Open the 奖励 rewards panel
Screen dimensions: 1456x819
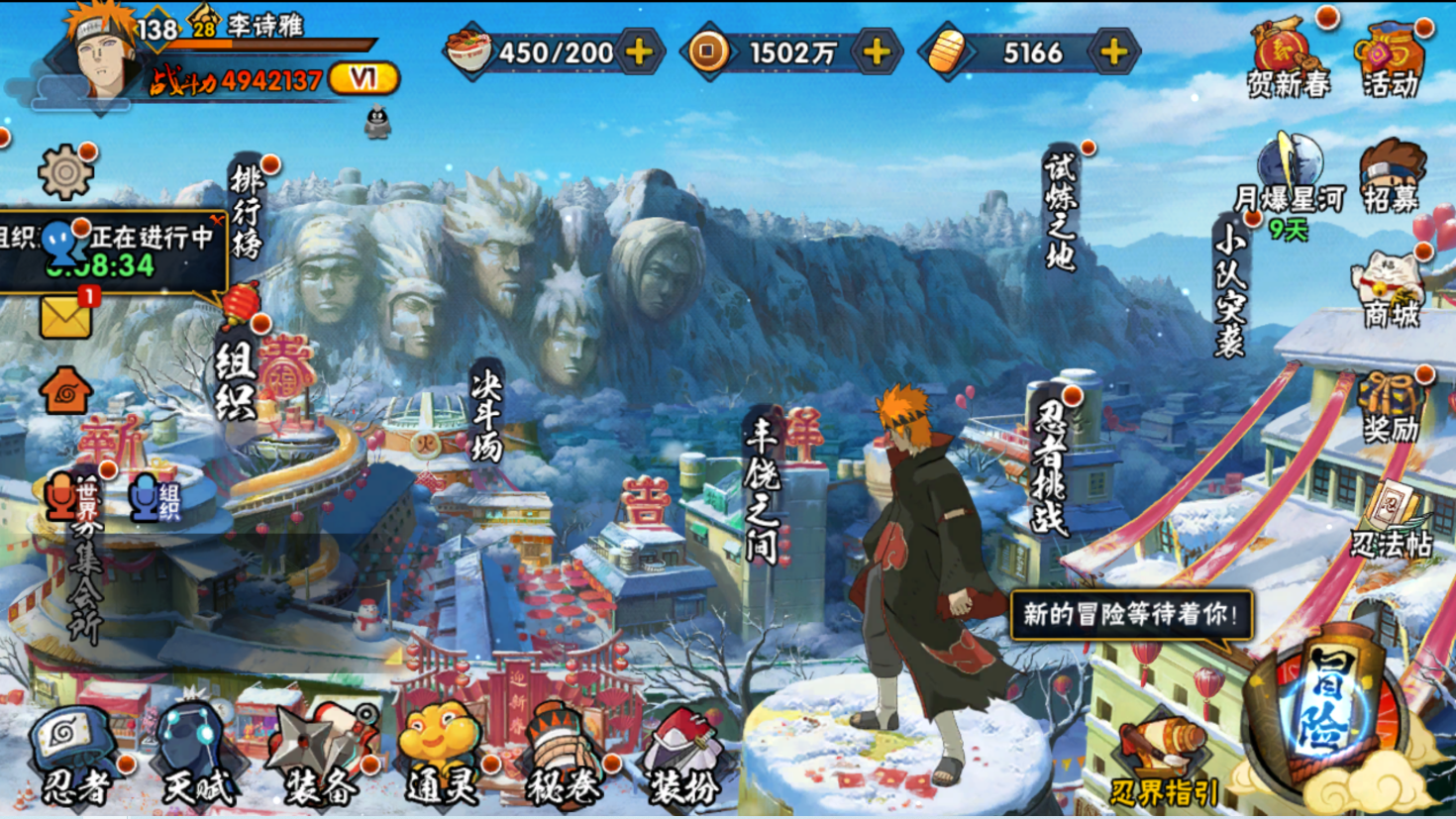(x=1392, y=406)
